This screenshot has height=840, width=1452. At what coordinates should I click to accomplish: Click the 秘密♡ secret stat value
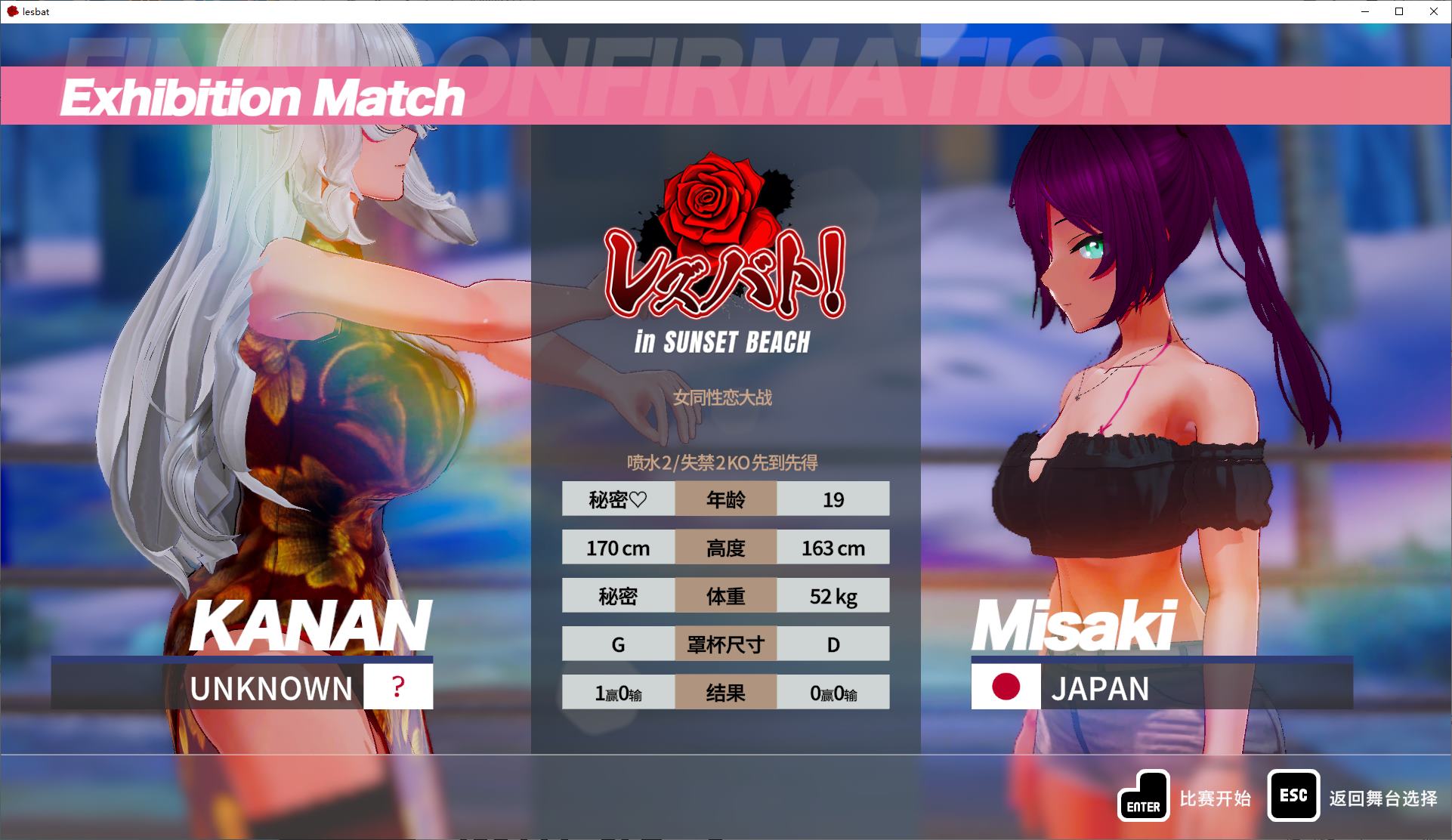[619, 499]
